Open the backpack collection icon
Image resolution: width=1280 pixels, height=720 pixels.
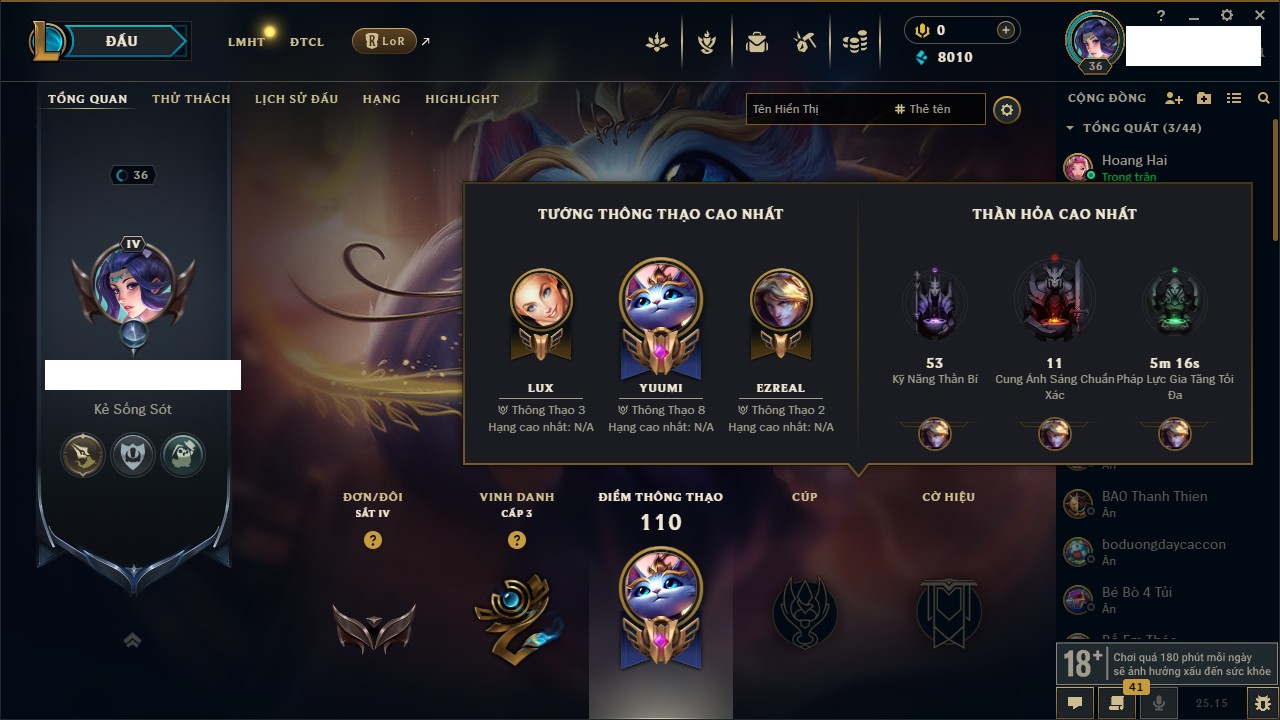(x=757, y=42)
